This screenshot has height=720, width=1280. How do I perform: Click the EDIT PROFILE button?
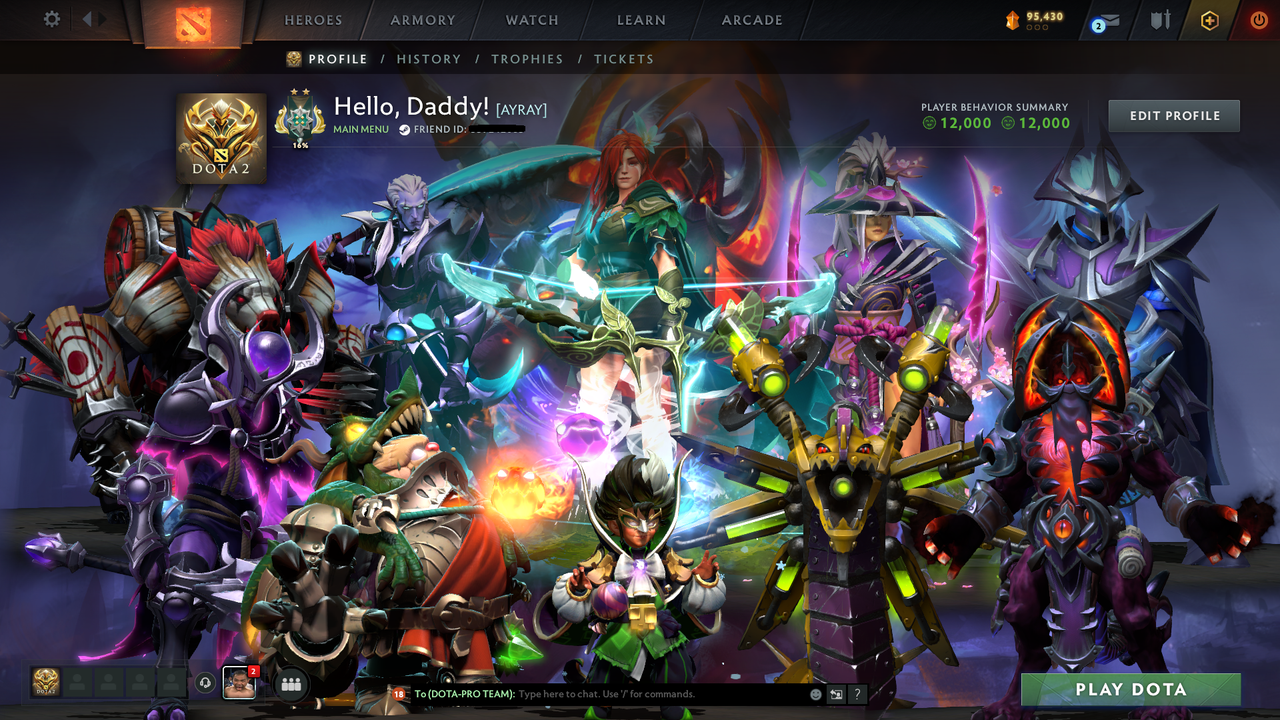[x=1173, y=115]
